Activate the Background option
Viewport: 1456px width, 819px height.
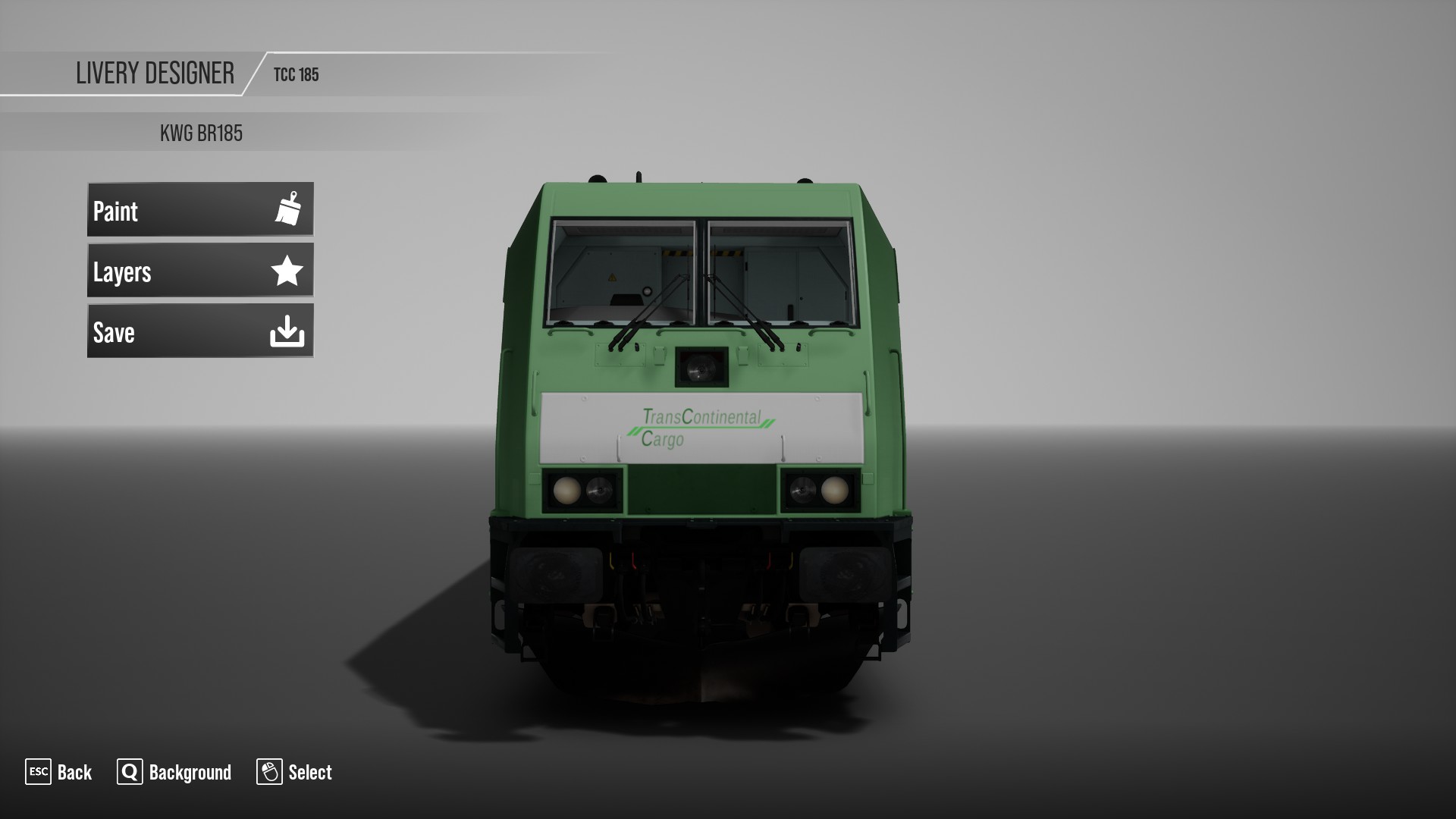[189, 773]
